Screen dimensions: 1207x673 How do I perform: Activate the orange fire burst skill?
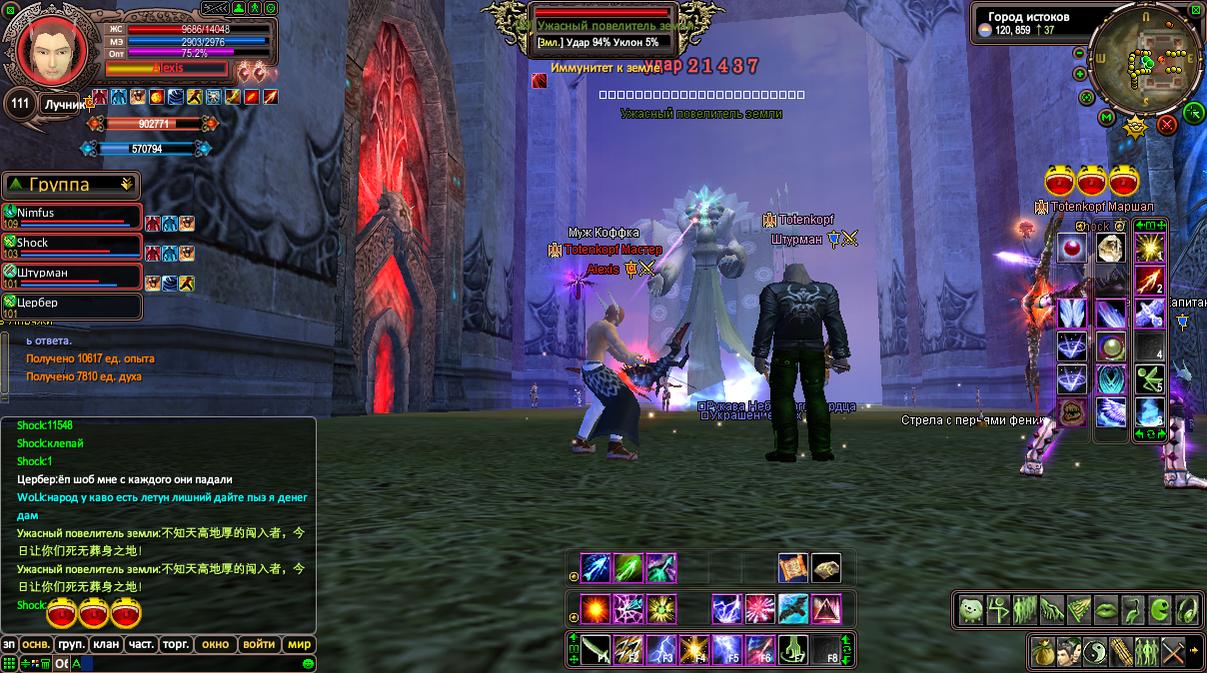click(596, 608)
